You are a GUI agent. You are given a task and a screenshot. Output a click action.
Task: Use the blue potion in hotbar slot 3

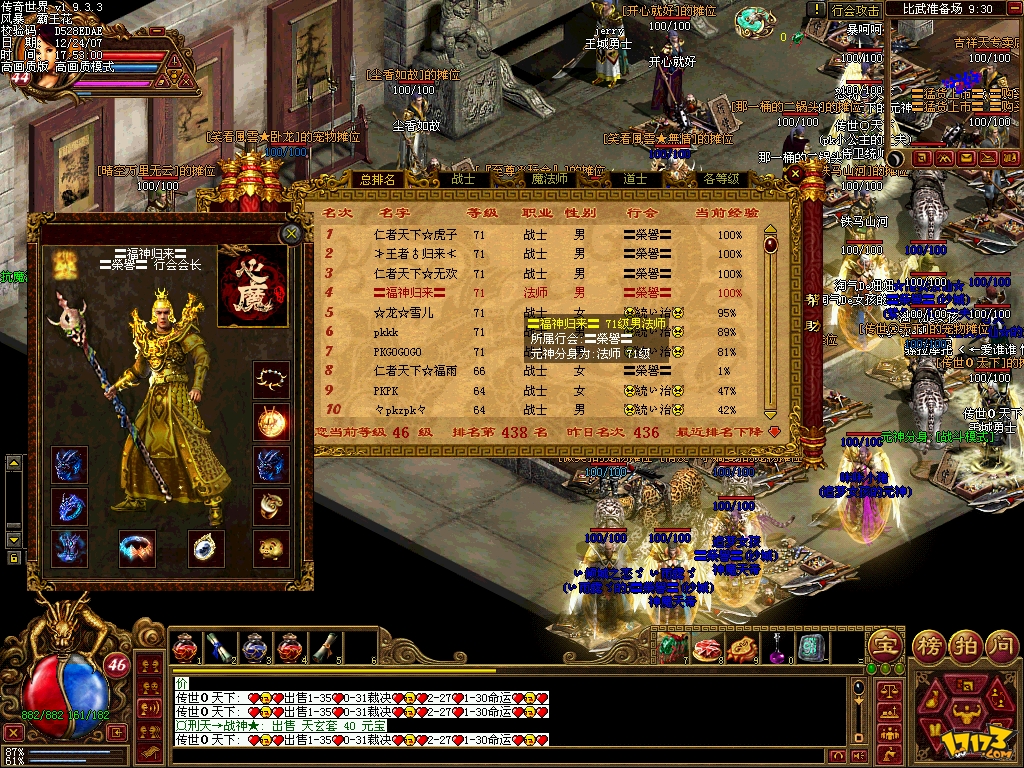pos(255,647)
